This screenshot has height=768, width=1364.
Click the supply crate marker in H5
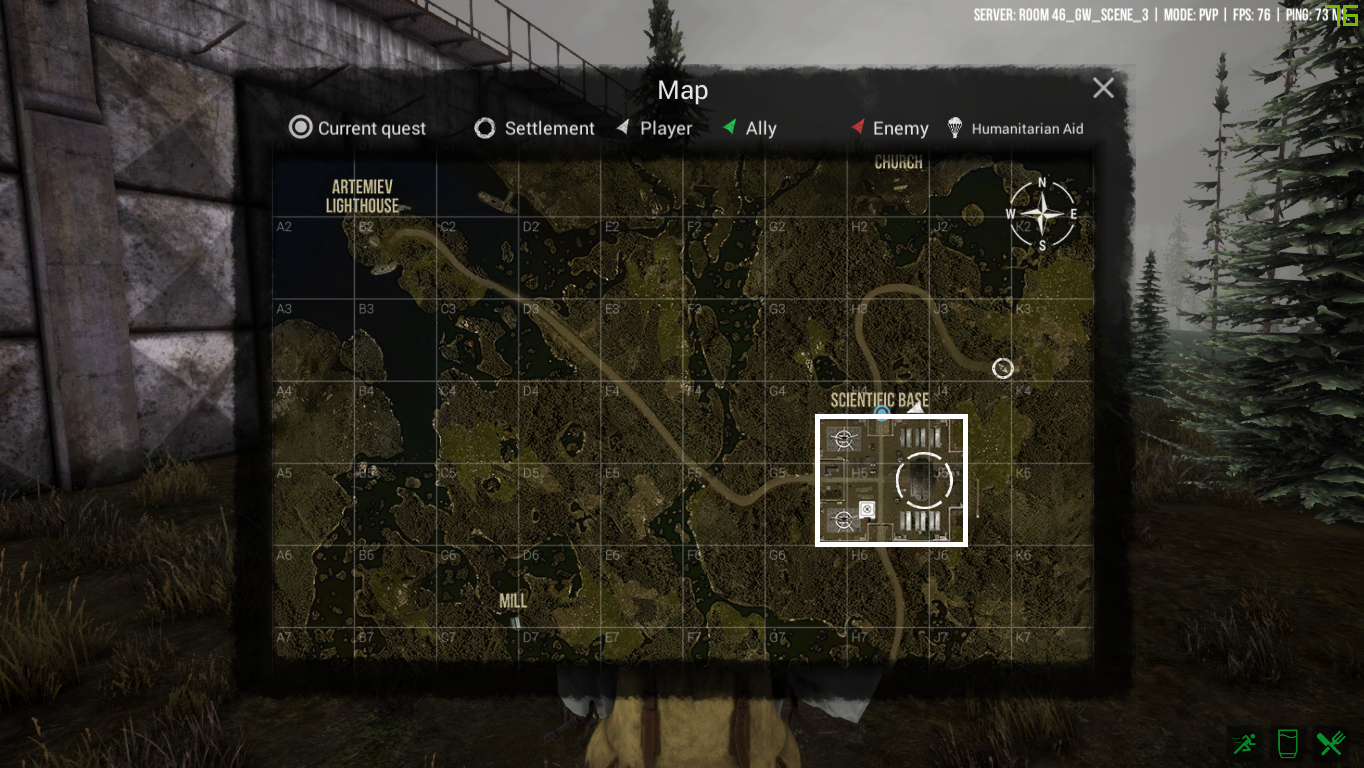(x=866, y=510)
